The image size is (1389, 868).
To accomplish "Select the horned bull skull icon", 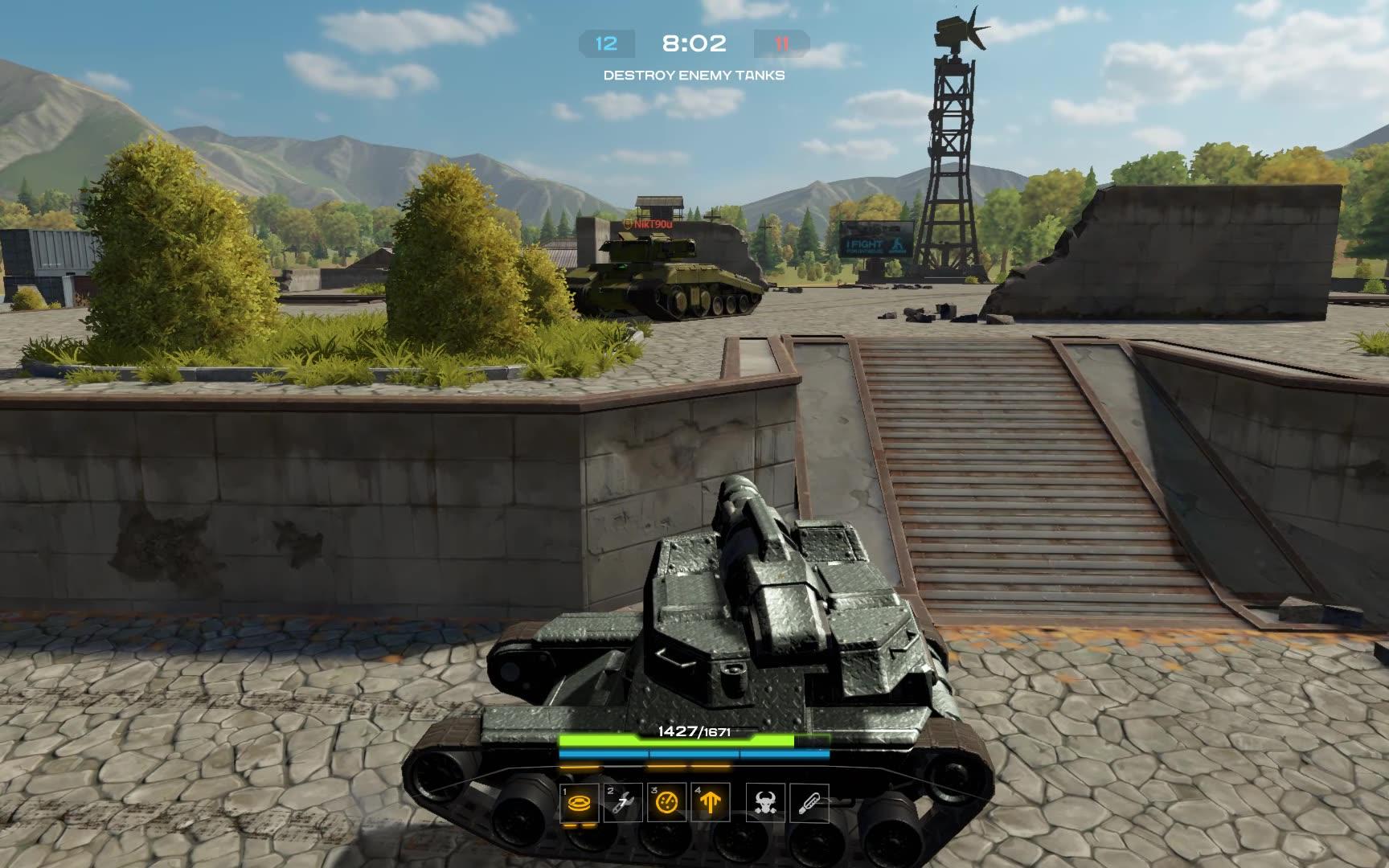I will point(765,801).
